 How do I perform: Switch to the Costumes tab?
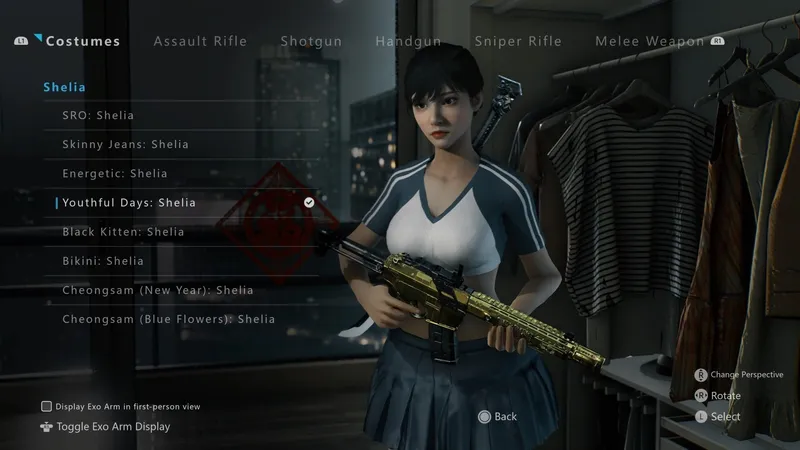pos(82,41)
